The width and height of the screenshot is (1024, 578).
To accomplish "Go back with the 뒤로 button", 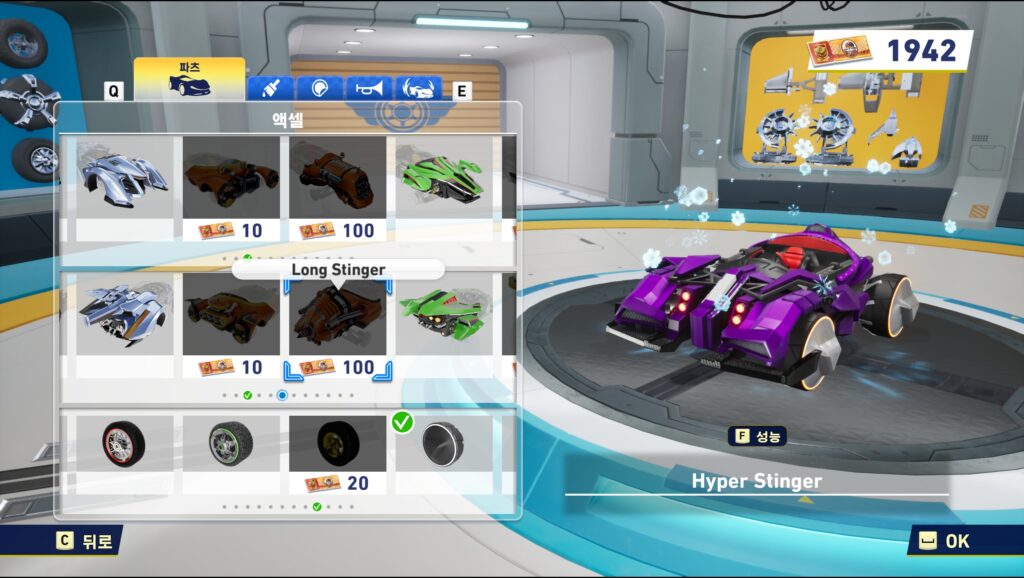I will coord(86,541).
